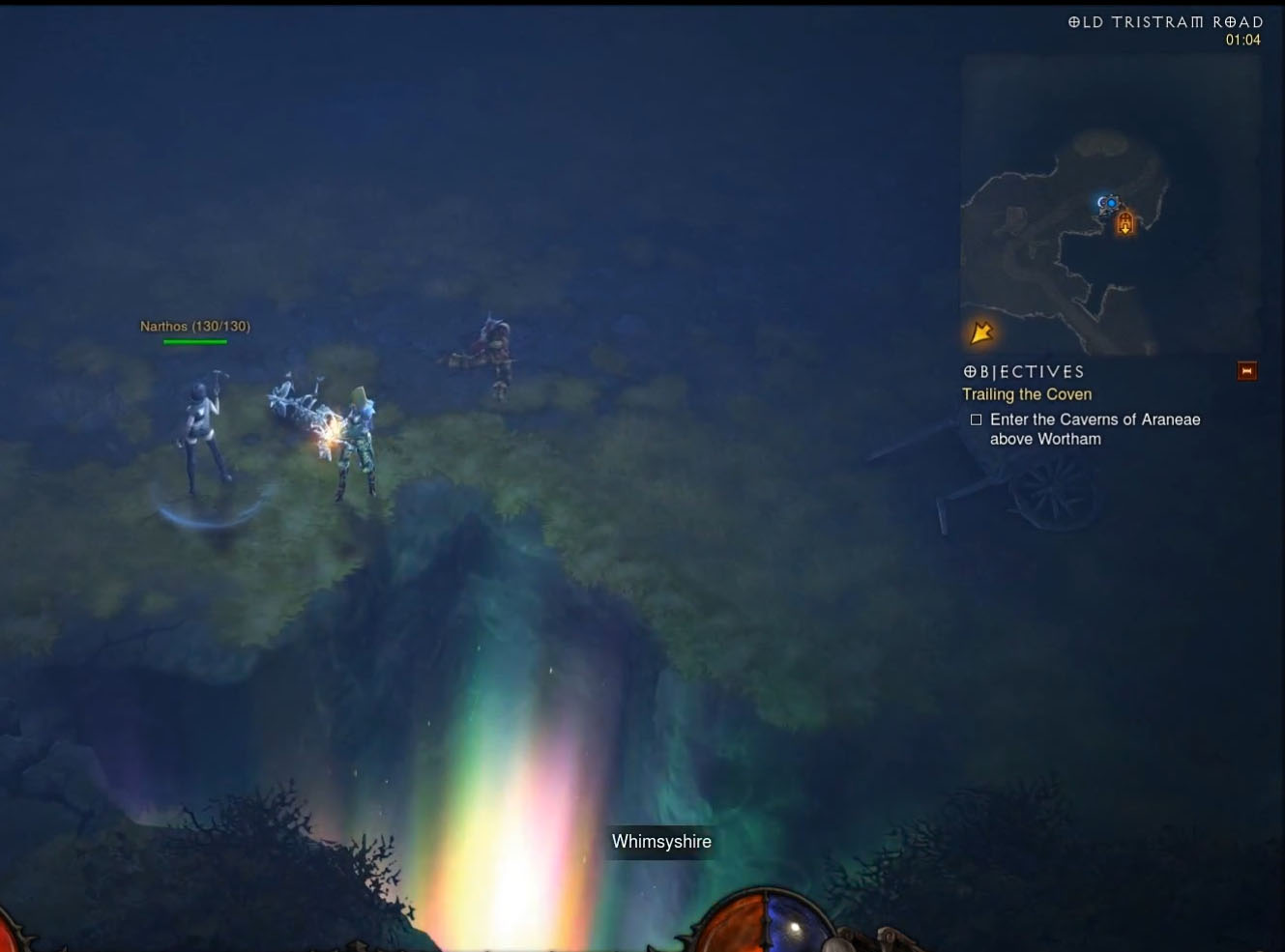Select the Trailing the Coven quest title
1285x952 pixels.
(x=1027, y=394)
